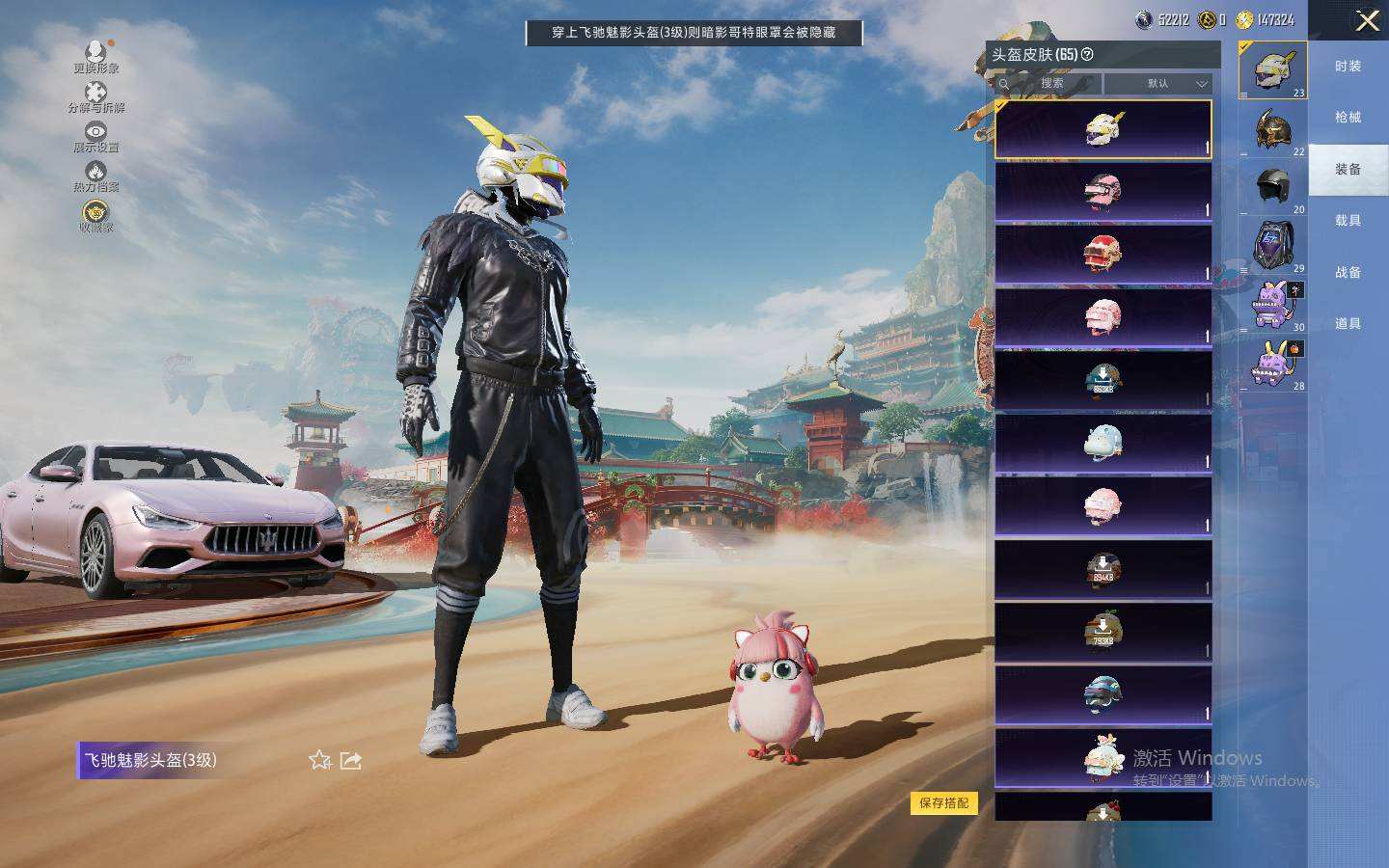Choose the red helmet skin
The image size is (1389, 868).
pos(1103,254)
